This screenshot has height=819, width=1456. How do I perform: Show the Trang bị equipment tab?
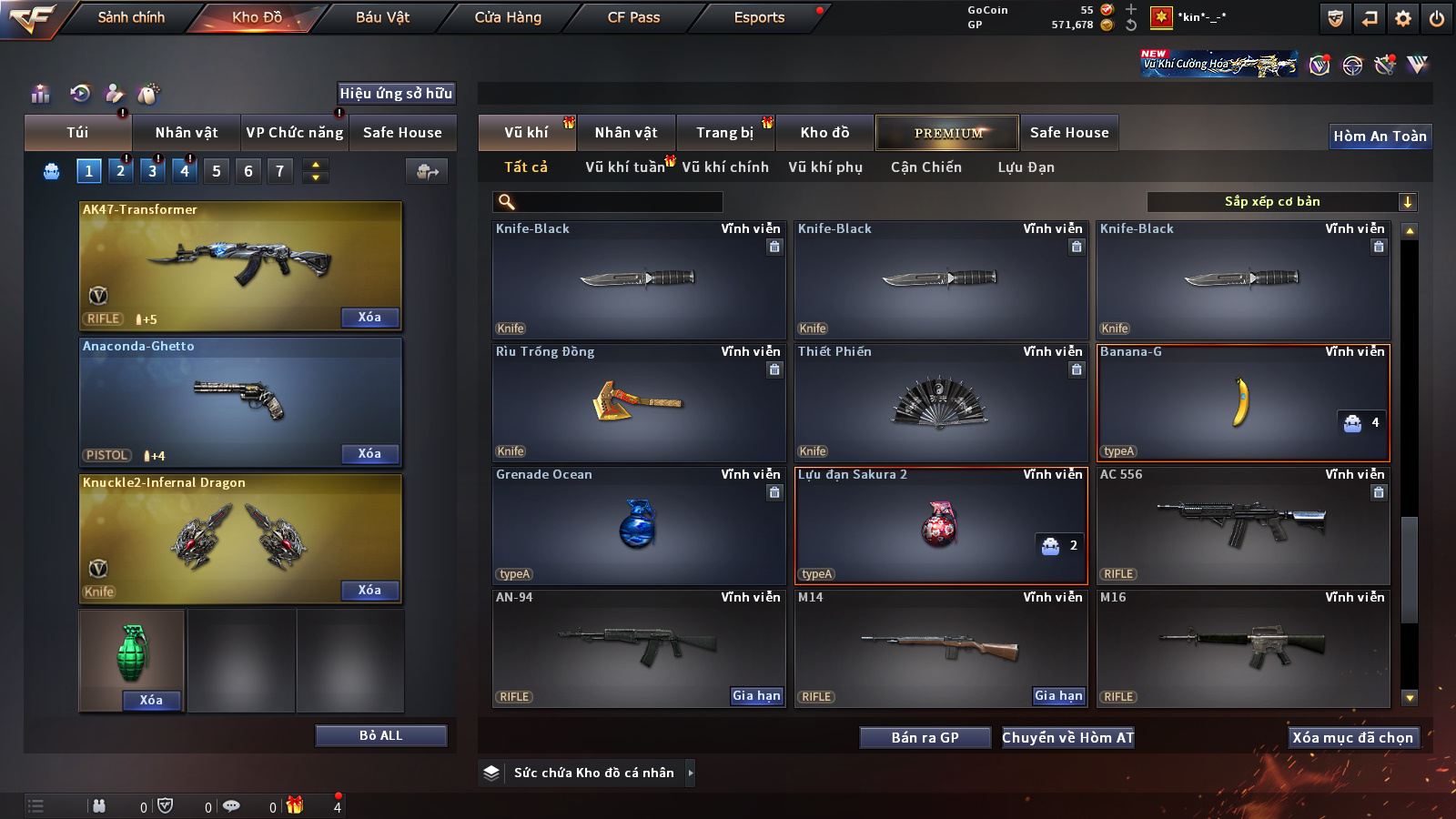[x=724, y=133]
